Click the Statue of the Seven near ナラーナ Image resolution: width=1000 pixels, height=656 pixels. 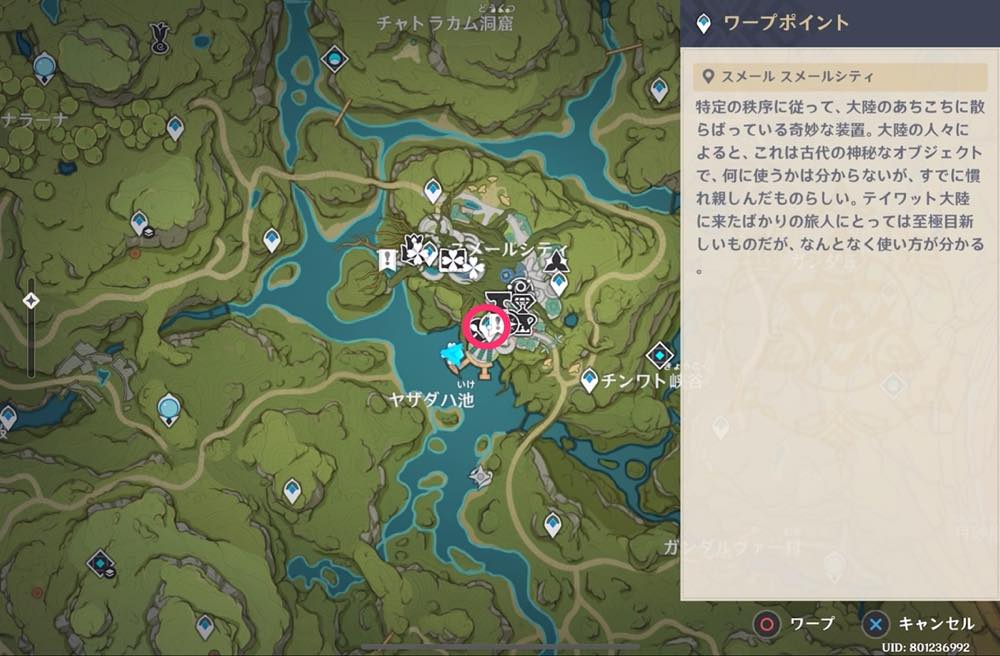tap(44, 68)
